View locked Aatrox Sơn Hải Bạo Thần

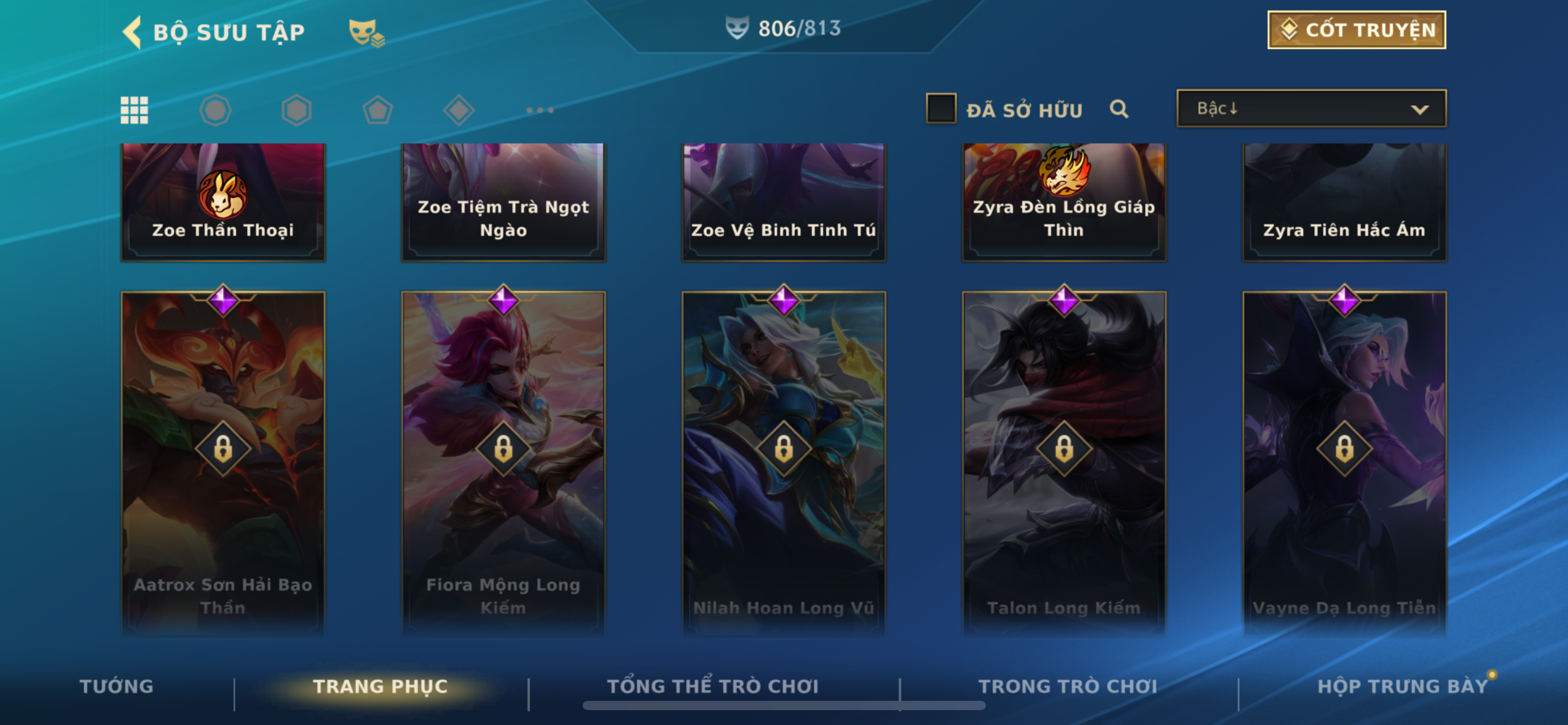click(x=223, y=462)
